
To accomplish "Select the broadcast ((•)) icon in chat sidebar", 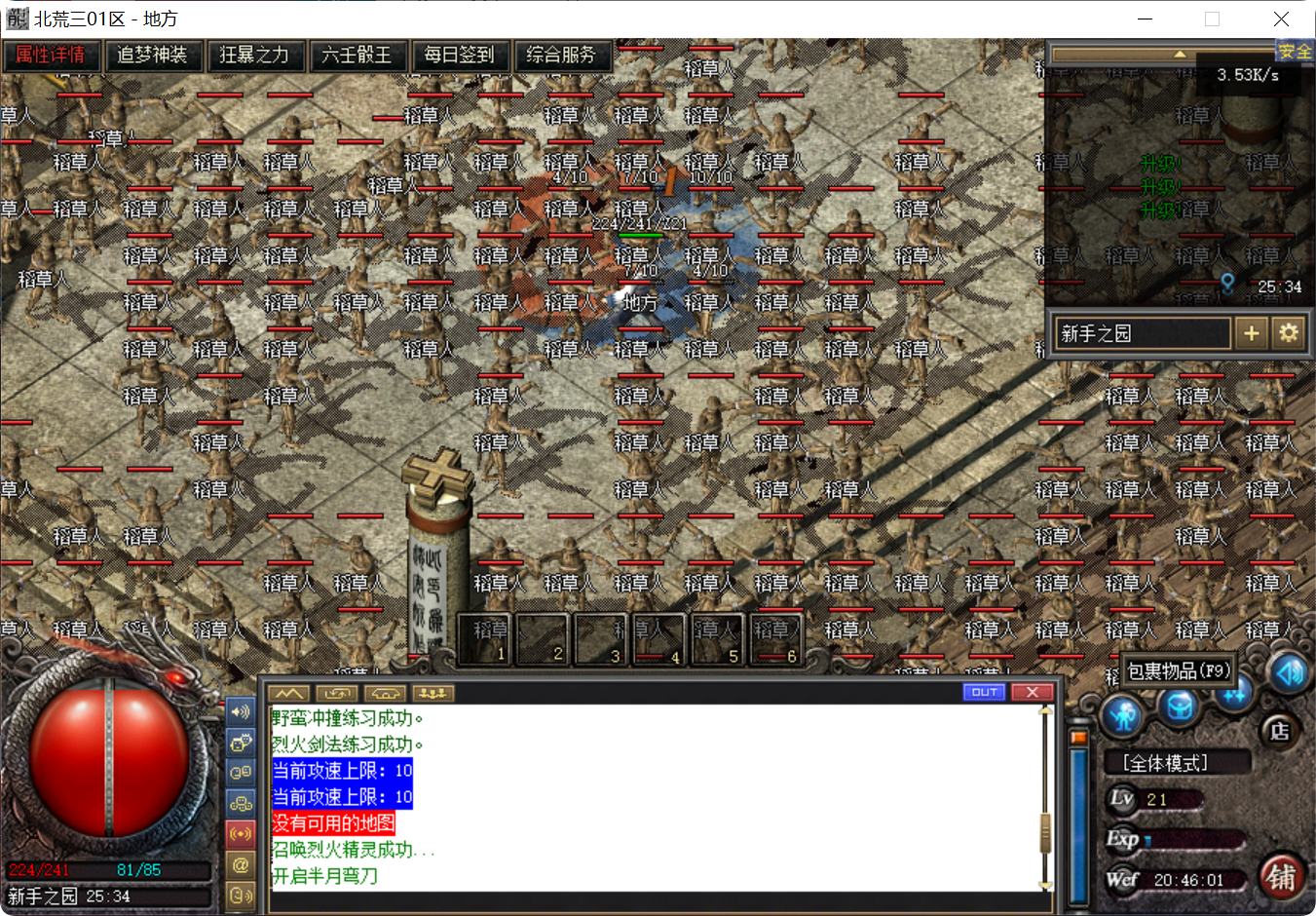I will tap(241, 833).
